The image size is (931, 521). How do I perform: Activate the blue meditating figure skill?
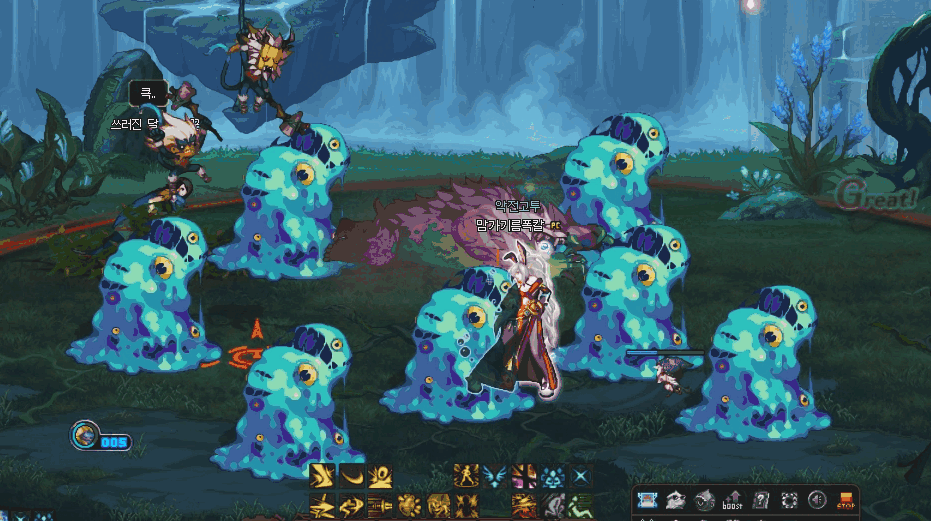tap(553, 476)
